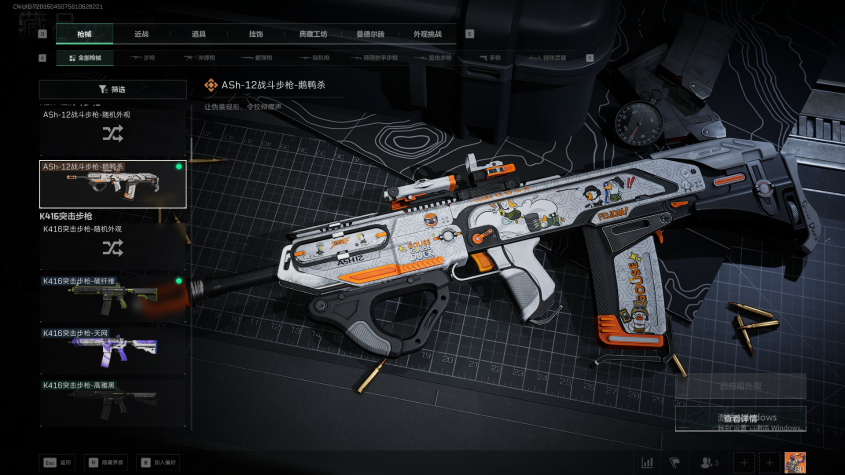This screenshot has width=845, height=475.
Task: Select the ASh-12 鹅鸭杀 skin
Action: point(112,184)
